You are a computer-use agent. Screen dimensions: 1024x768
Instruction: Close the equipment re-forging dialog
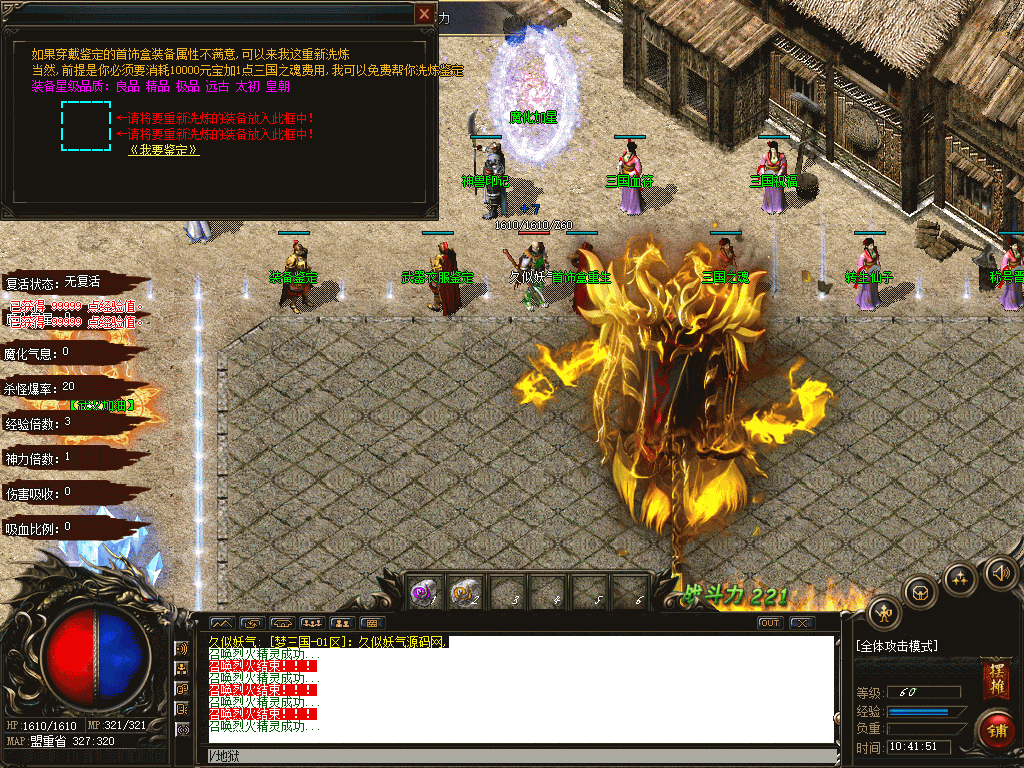coord(426,13)
